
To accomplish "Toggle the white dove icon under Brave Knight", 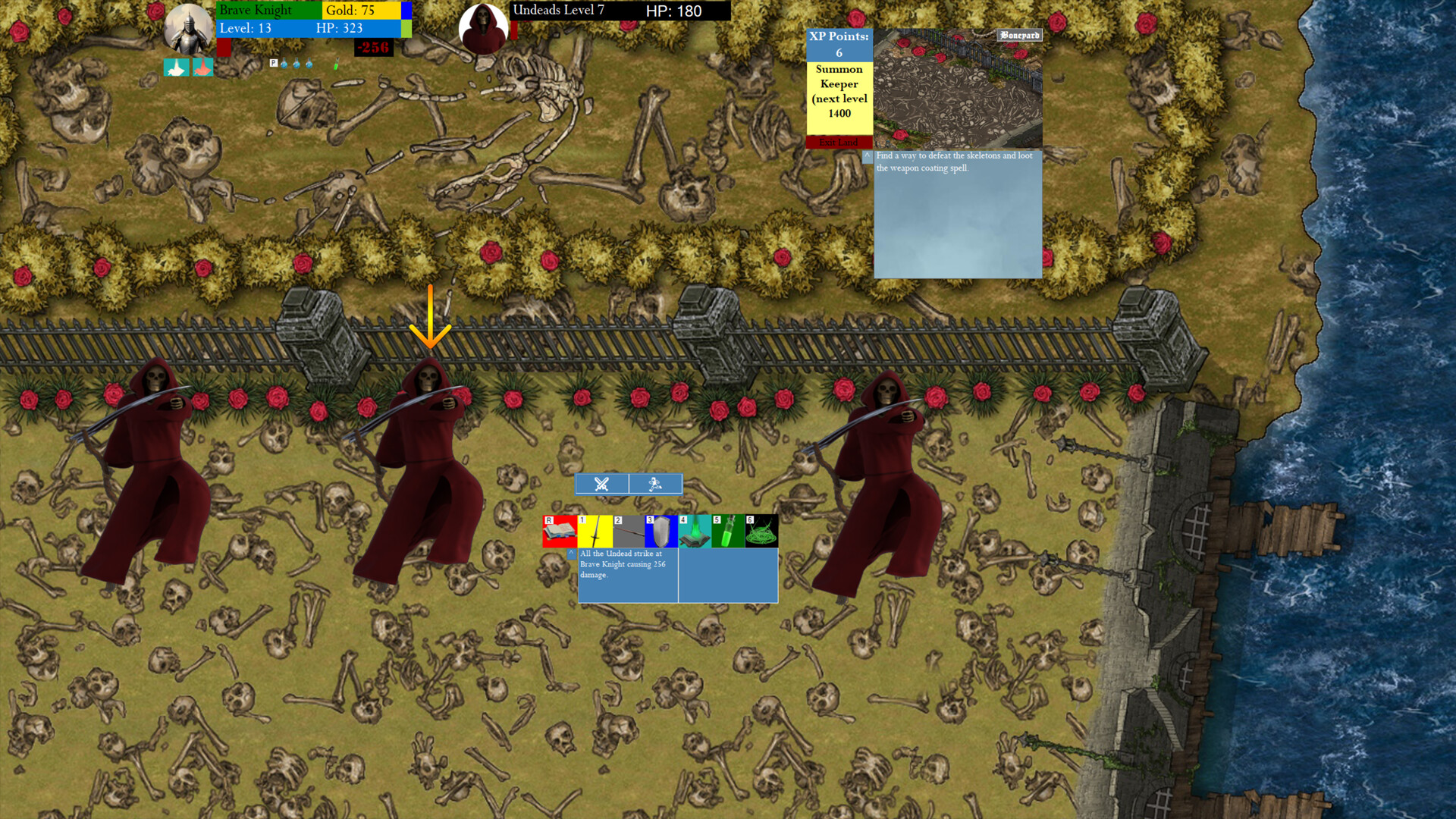I will 174,67.
